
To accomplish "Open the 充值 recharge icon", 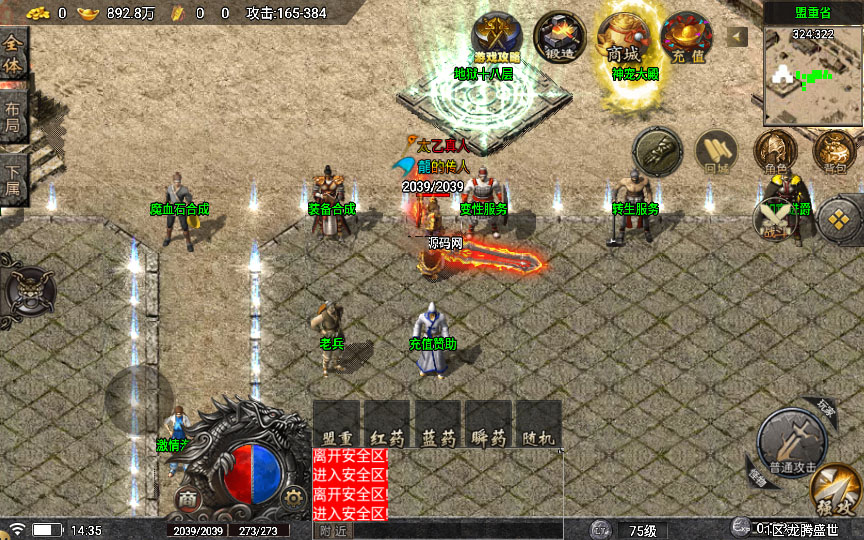I will [x=687, y=37].
